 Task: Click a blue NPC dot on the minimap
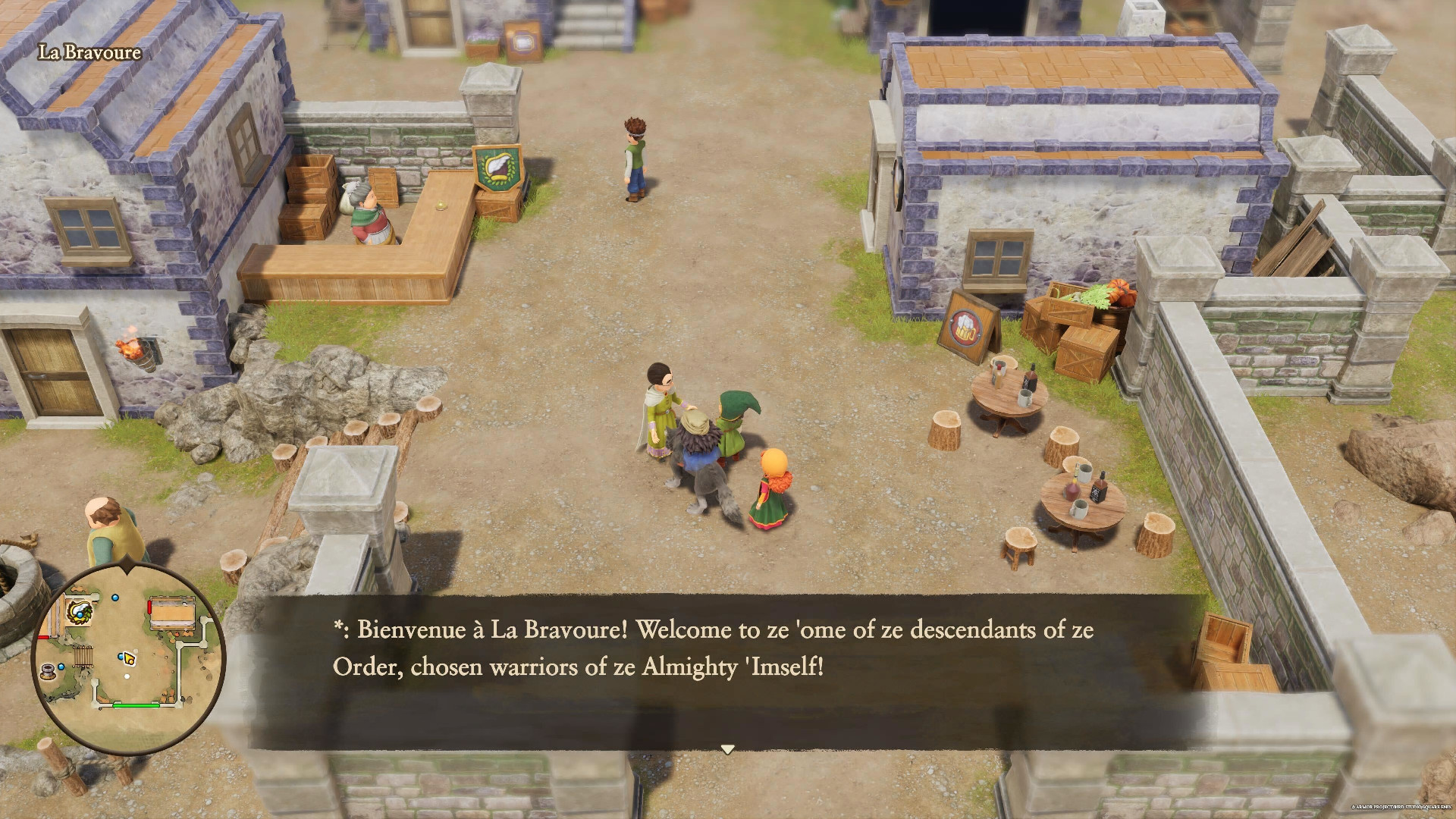115,598
